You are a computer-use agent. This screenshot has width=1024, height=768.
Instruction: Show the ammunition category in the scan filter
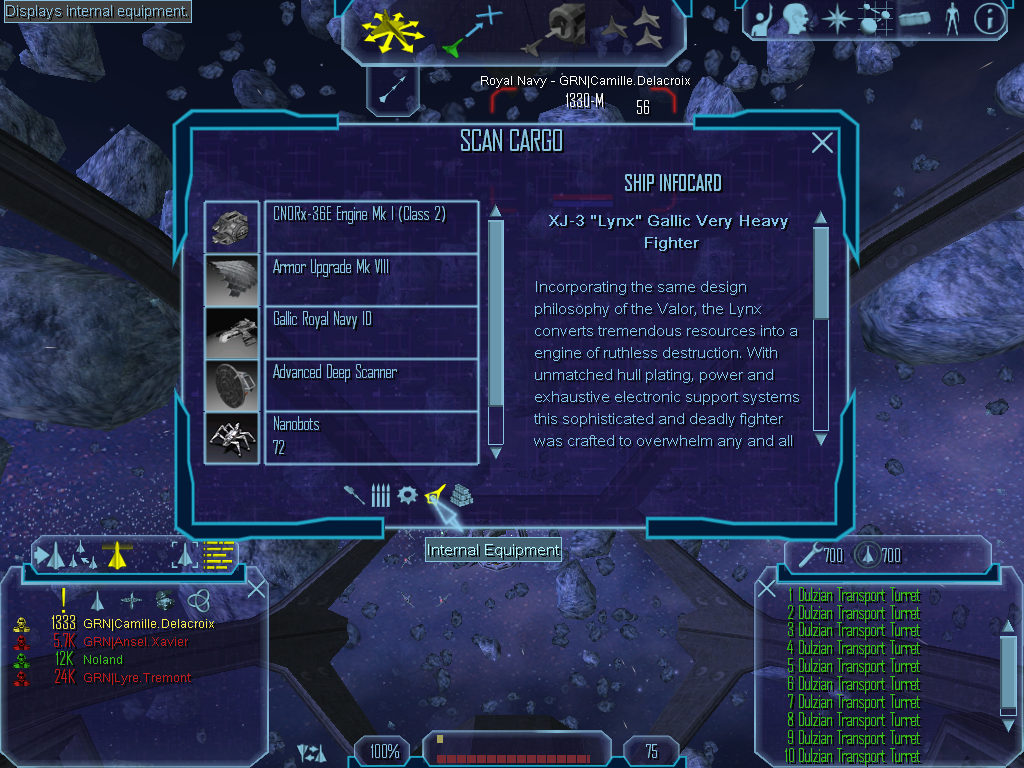point(379,495)
